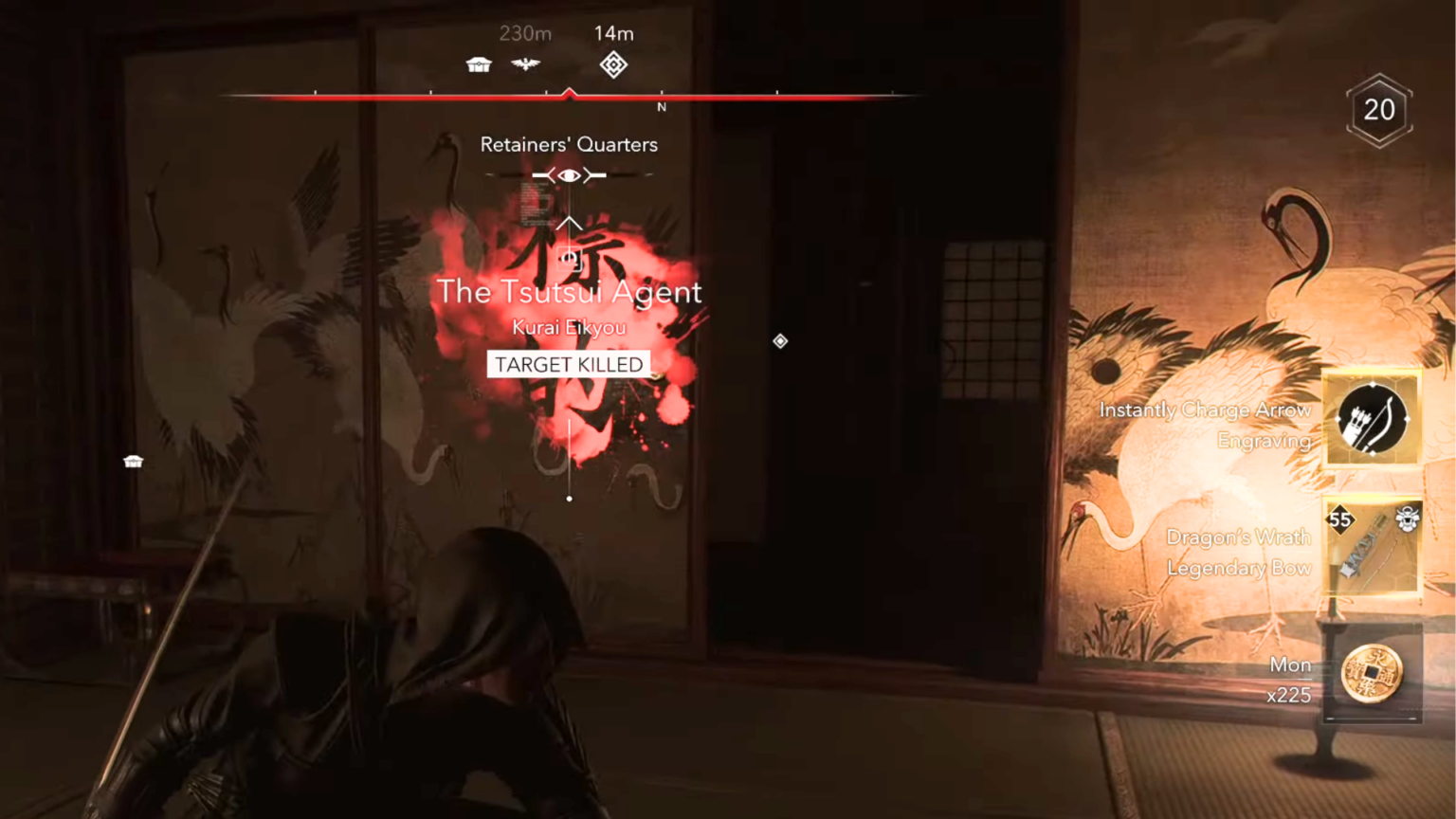Select the diamond quest objective marker at 14m
The height and width of the screenshot is (819, 1456).
pos(613,64)
